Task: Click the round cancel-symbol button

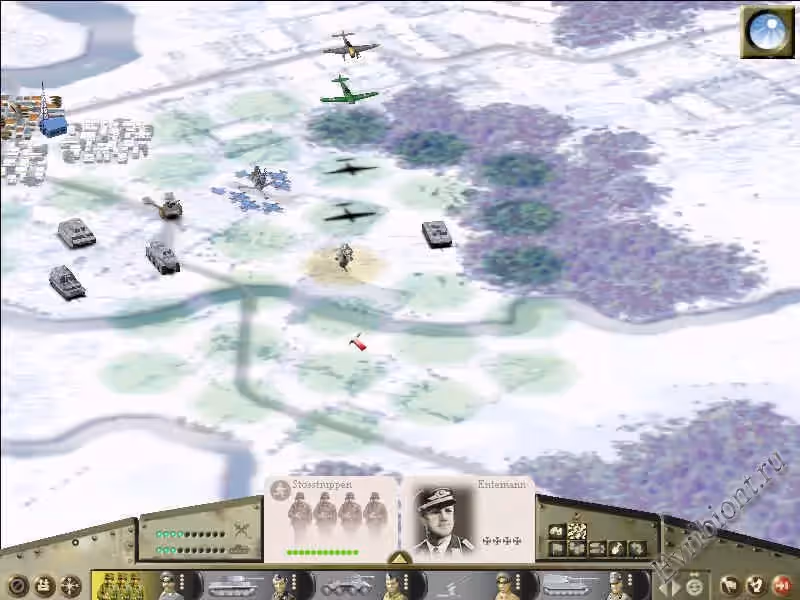Action: [17, 586]
